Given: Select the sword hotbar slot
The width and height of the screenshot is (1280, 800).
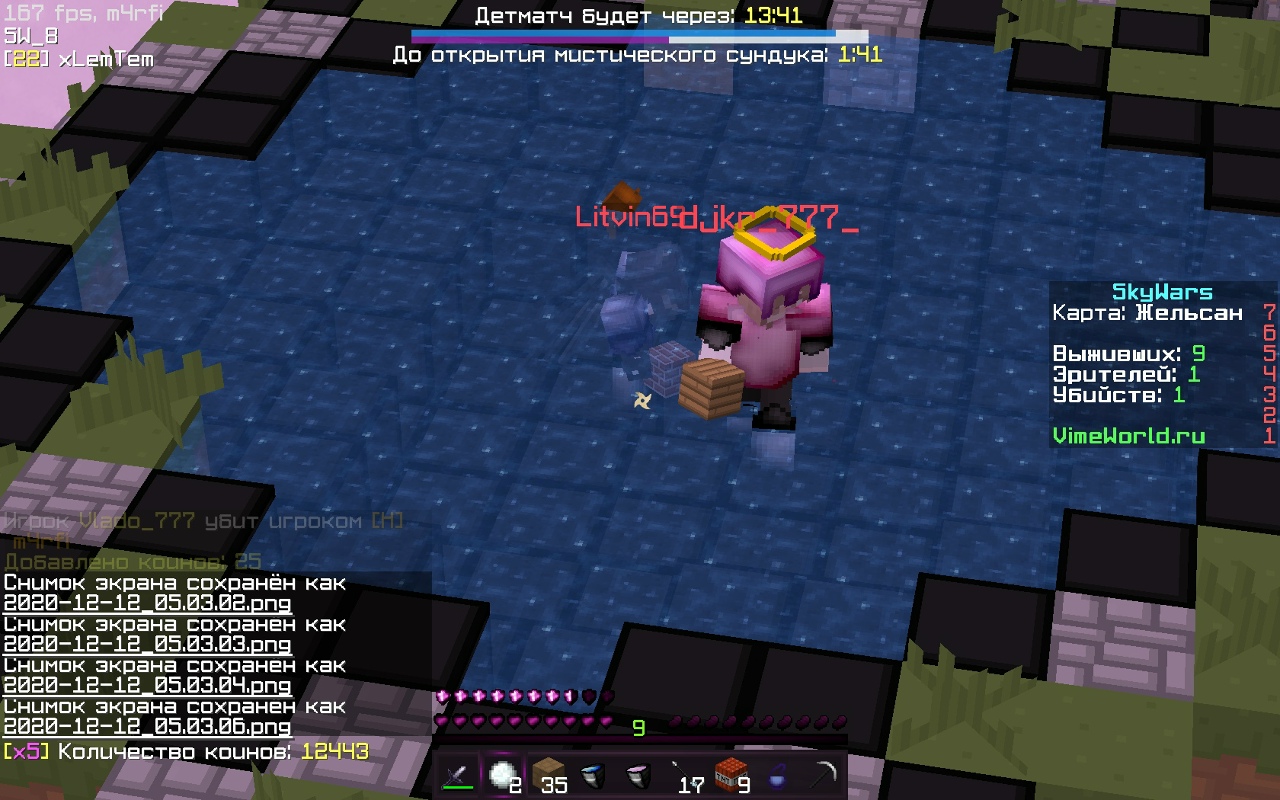Looking at the screenshot, I should [x=459, y=775].
